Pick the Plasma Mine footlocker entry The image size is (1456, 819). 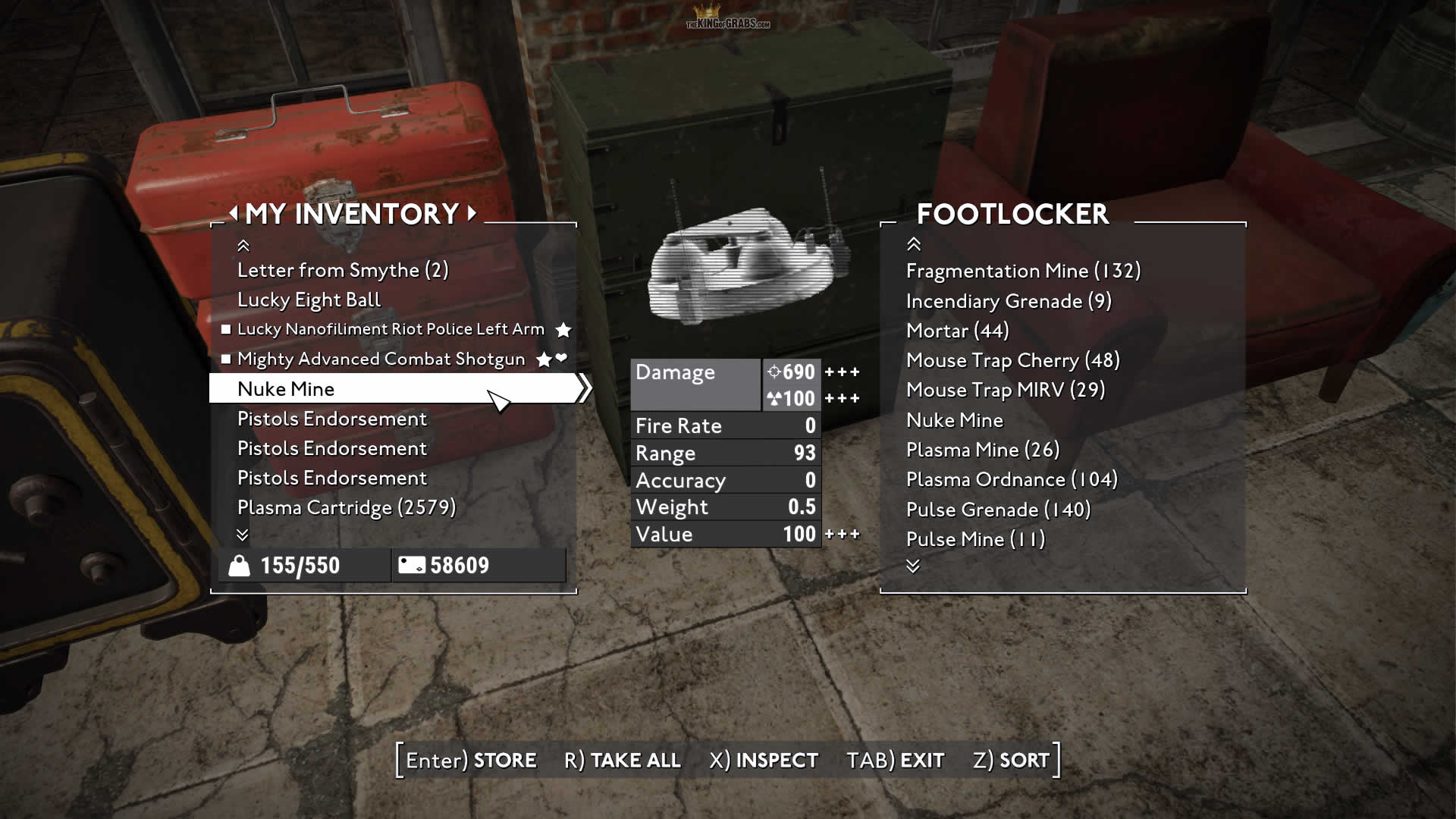point(982,450)
